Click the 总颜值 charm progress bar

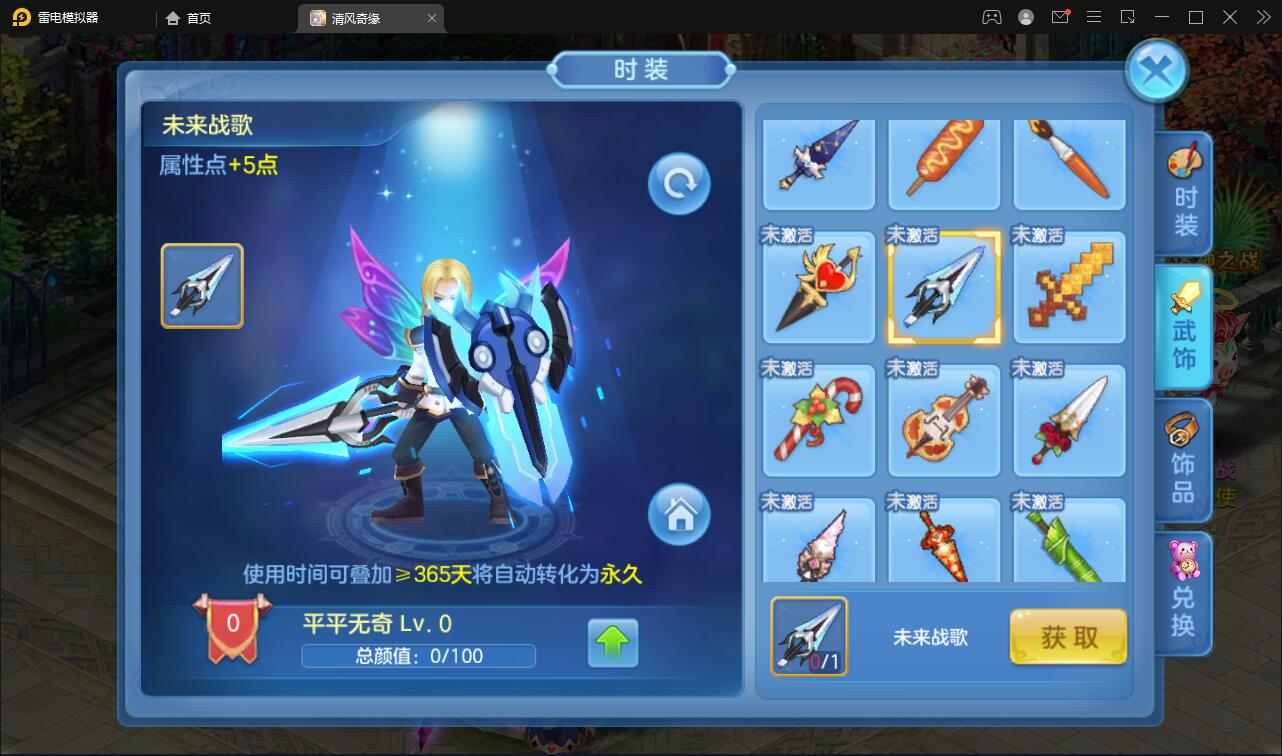(419, 656)
